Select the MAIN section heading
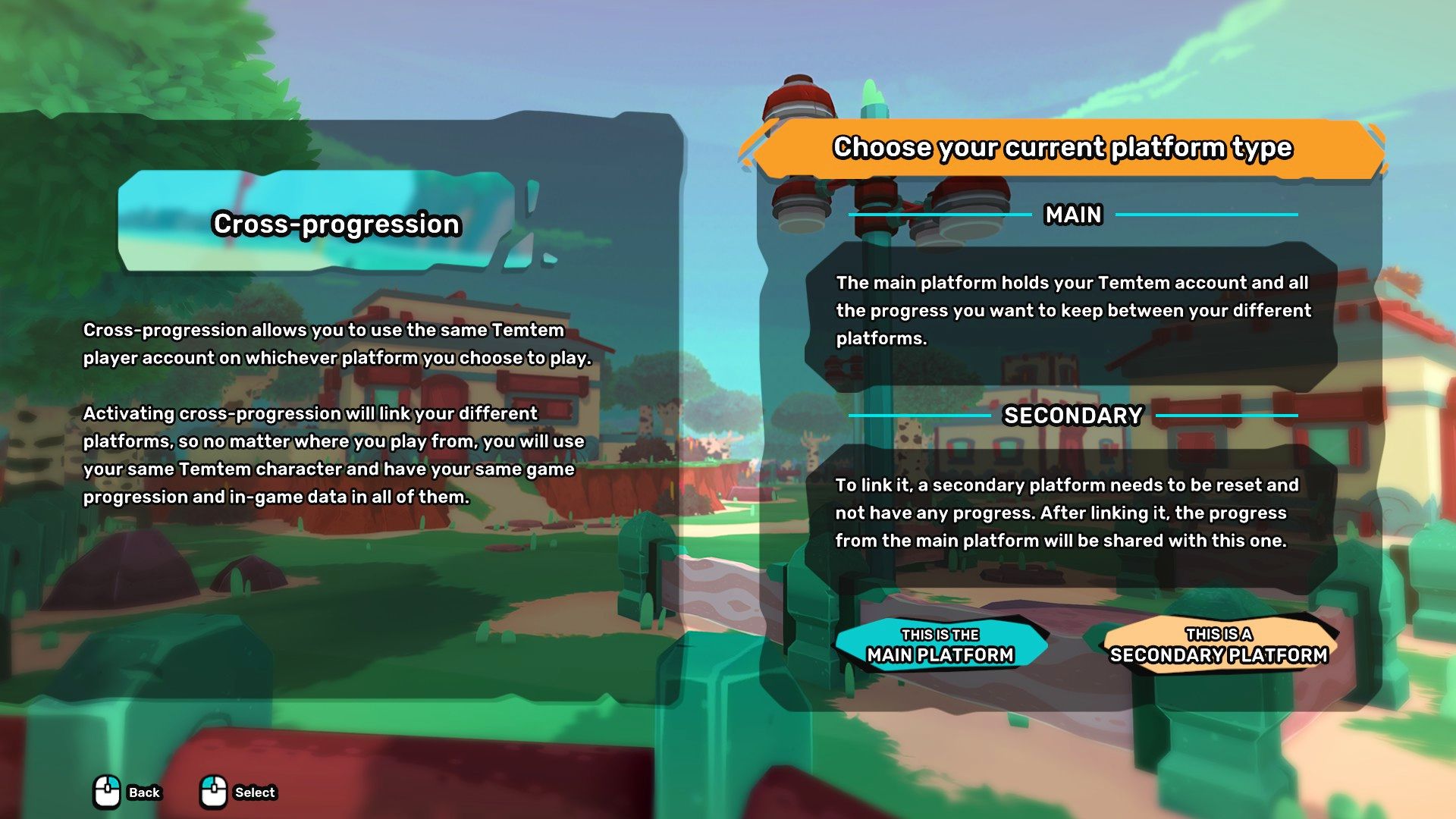This screenshot has width=1456, height=819. point(1072,215)
